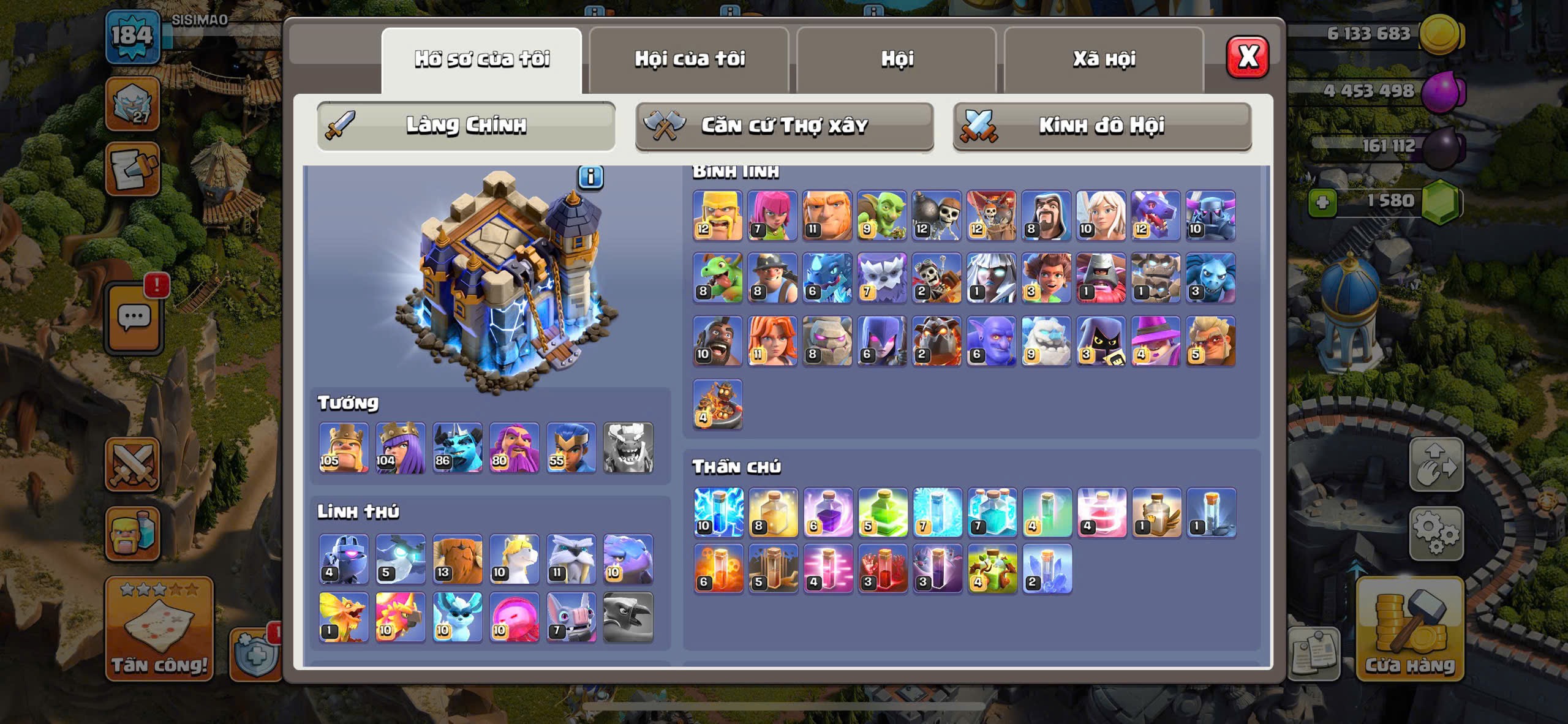View the Kinh đô Hội profile
The width and height of the screenshot is (1568, 724).
(1102, 126)
